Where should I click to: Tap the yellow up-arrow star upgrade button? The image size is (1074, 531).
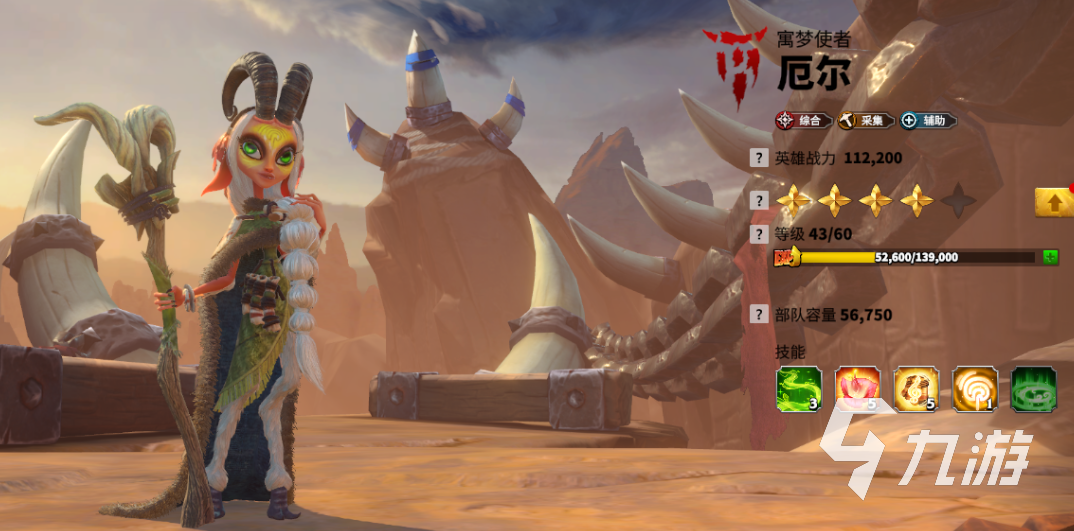1054,202
